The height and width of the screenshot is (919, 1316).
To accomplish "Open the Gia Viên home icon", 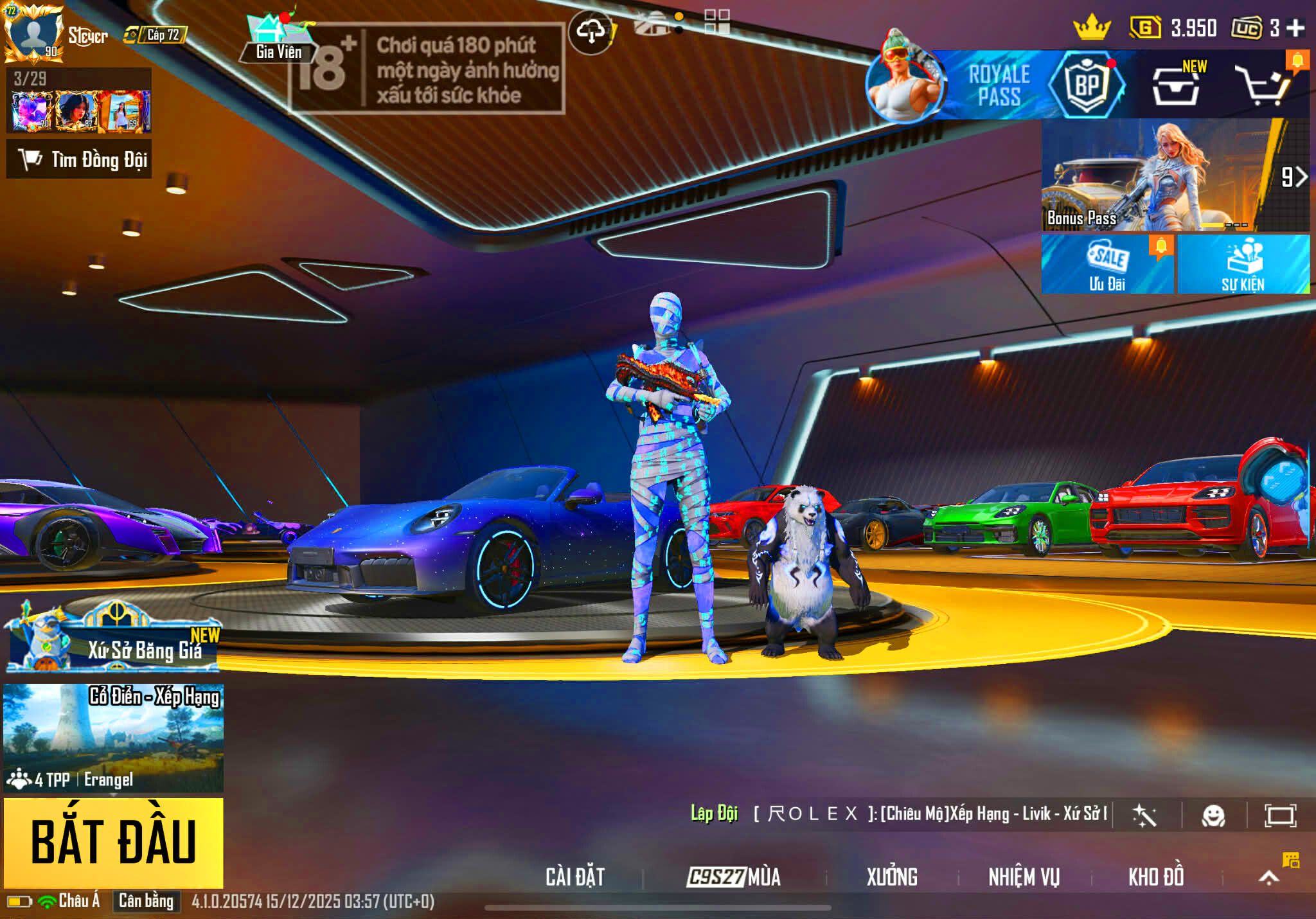I will [x=278, y=37].
